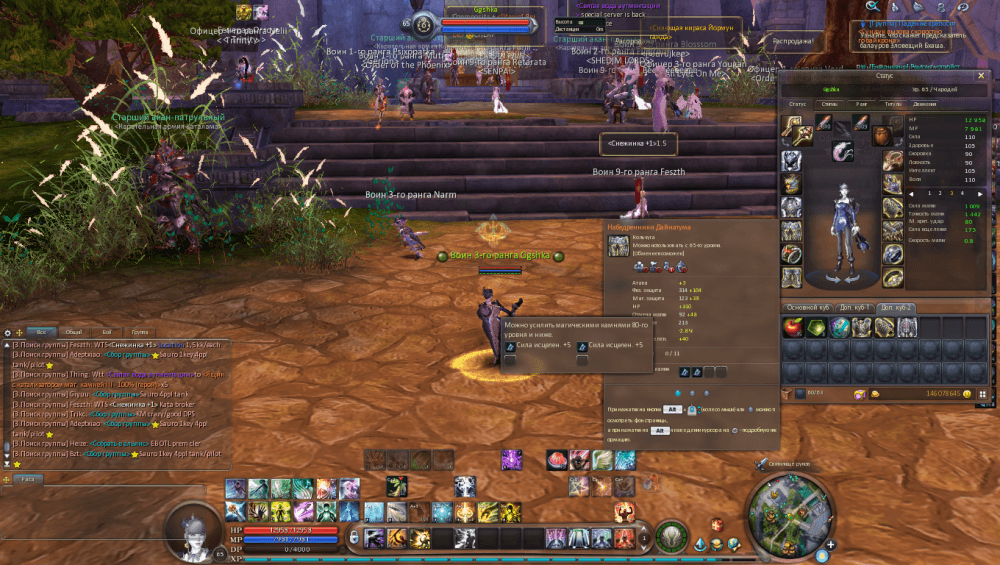
Task: Open chat settings gear icon
Action: 7,332
